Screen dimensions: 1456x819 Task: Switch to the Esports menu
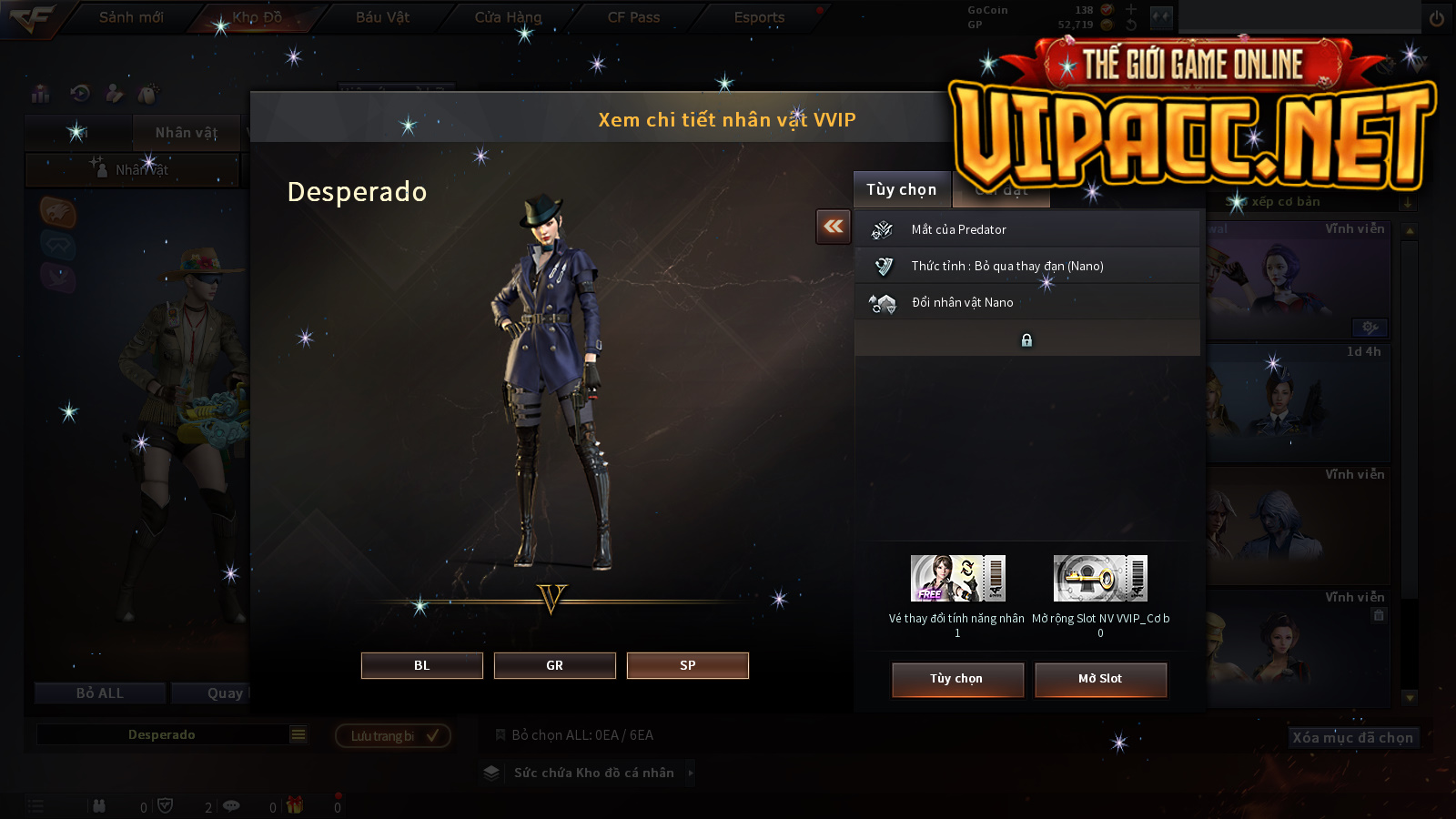click(759, 17)
